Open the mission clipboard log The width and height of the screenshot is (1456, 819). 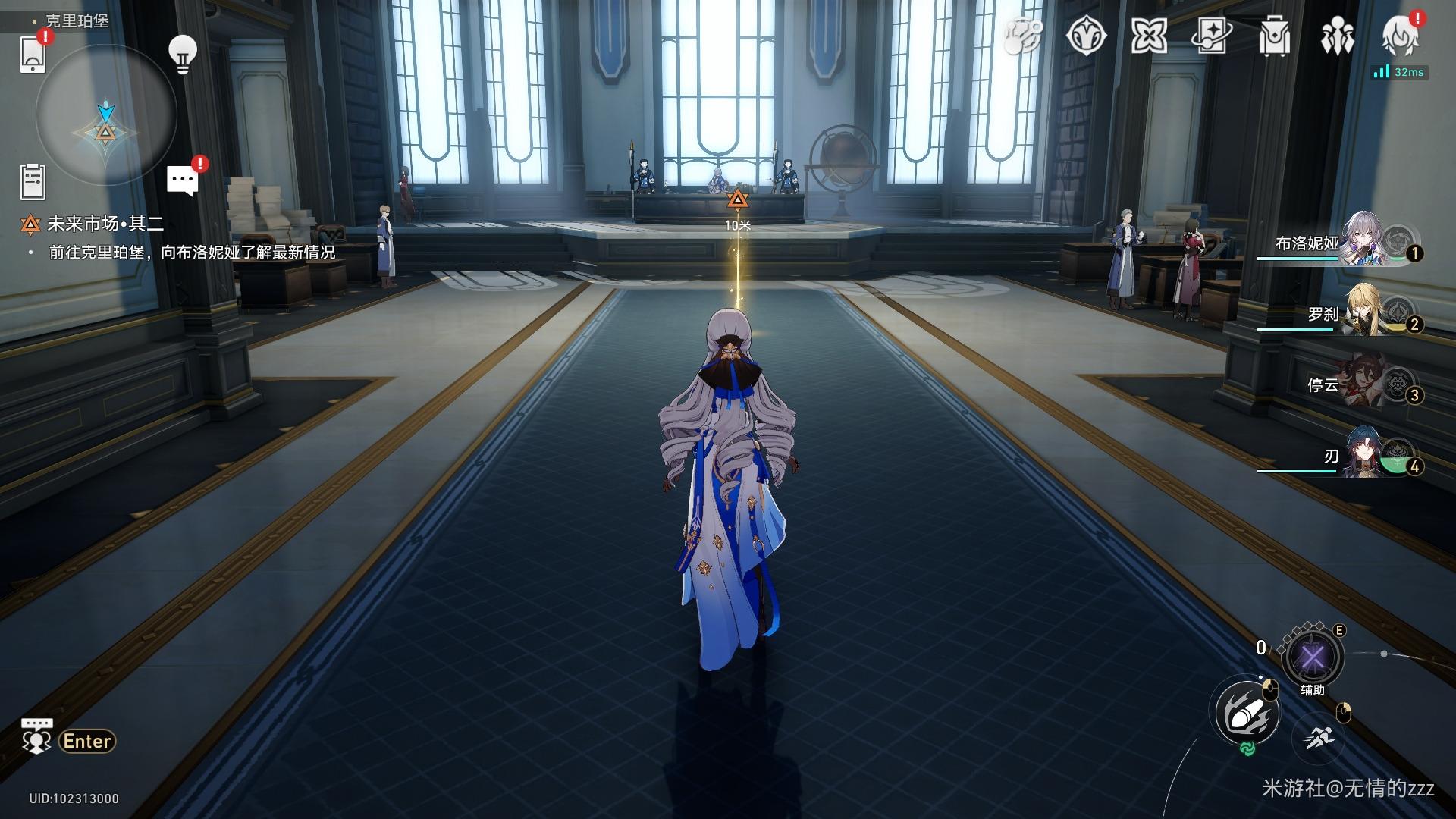tap(33, 182)
